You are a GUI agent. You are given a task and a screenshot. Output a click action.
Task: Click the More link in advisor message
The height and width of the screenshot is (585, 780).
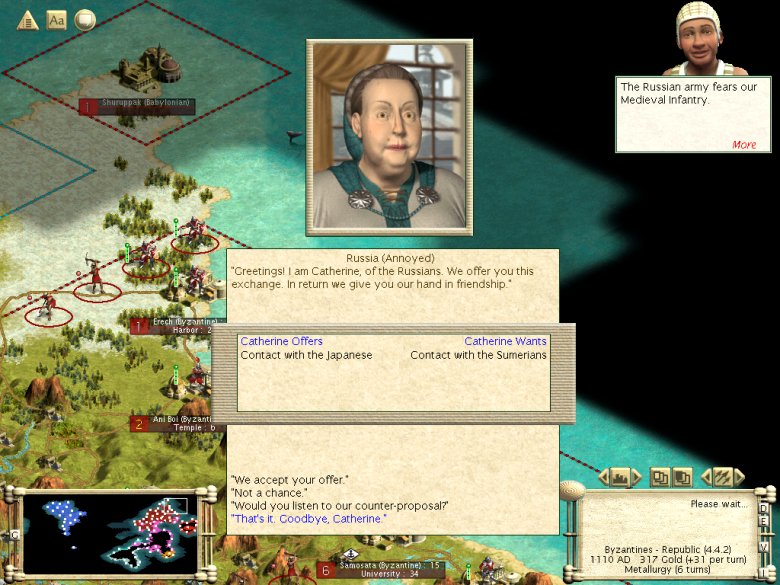pyautogui.click(x=744, y=144)
